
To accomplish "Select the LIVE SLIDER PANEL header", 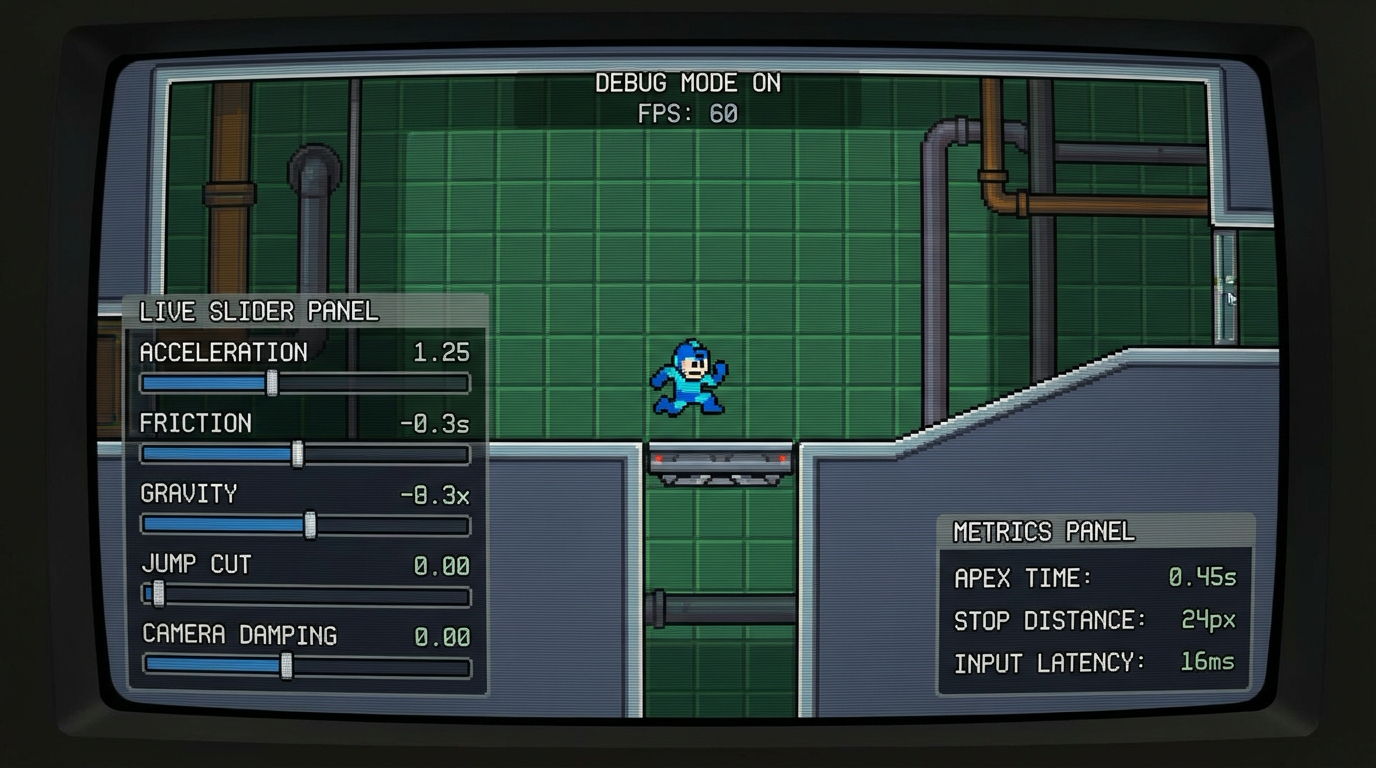I will pos(256,311).
